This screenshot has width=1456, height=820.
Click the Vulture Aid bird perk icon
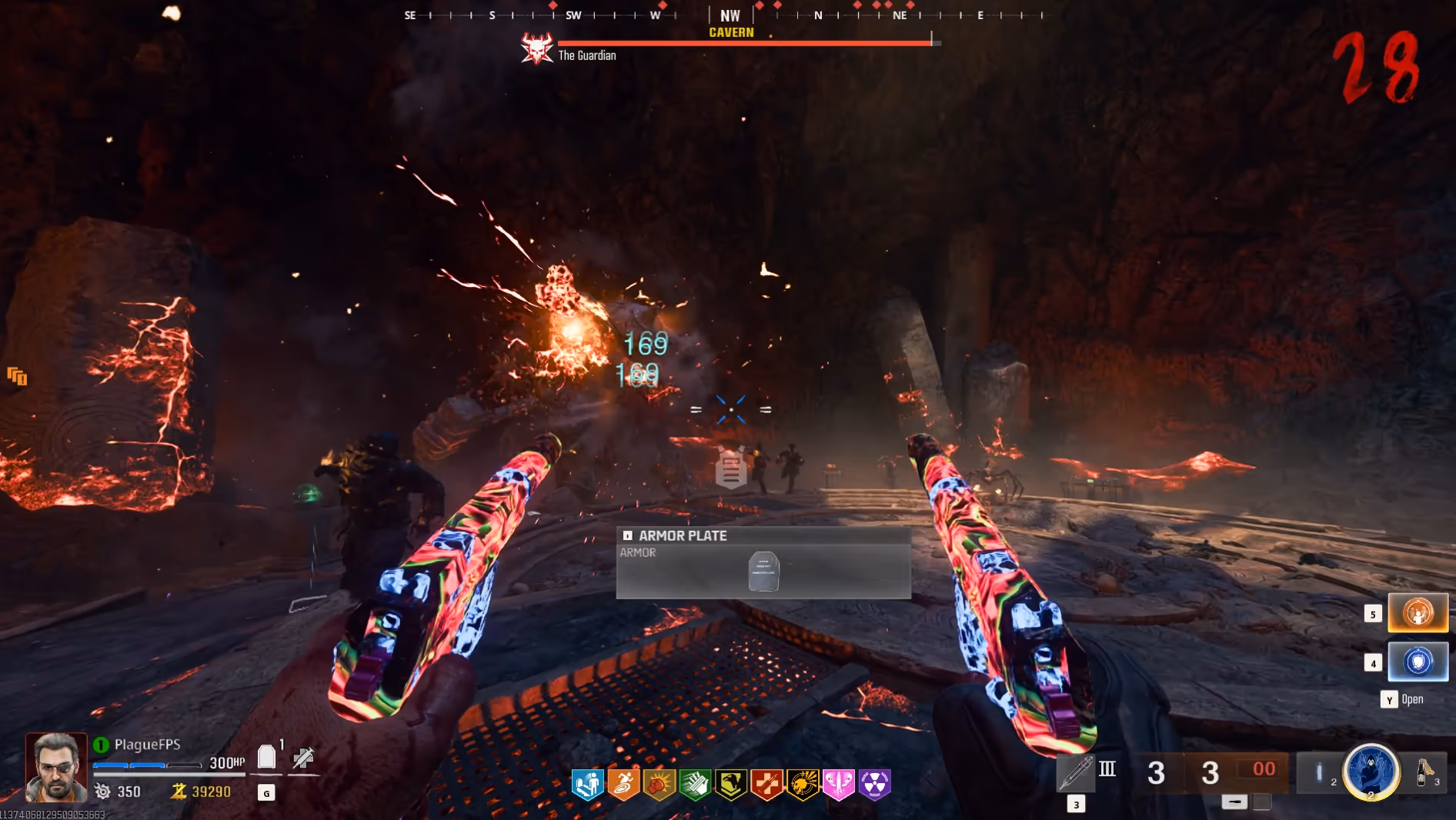(731, 784)
